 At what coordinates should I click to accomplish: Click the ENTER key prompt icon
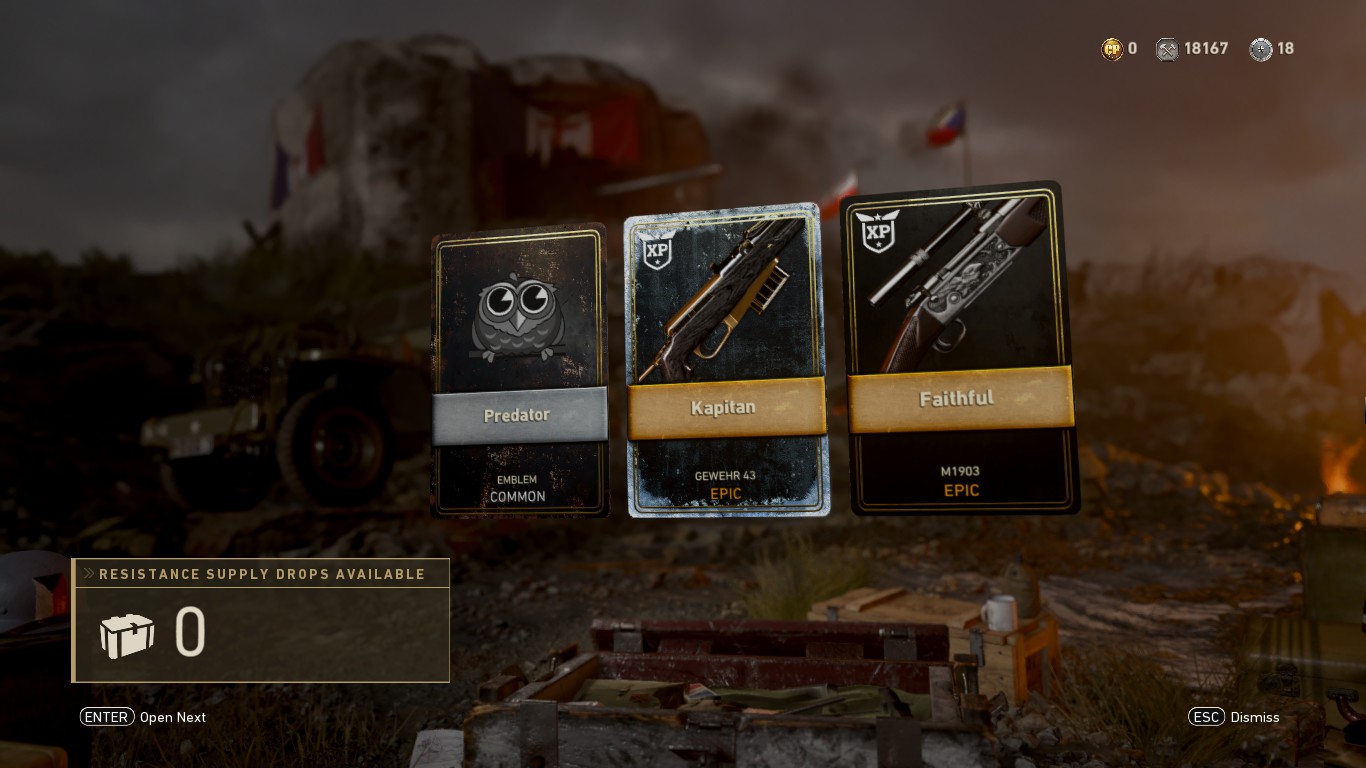click(x=107, y=717)
